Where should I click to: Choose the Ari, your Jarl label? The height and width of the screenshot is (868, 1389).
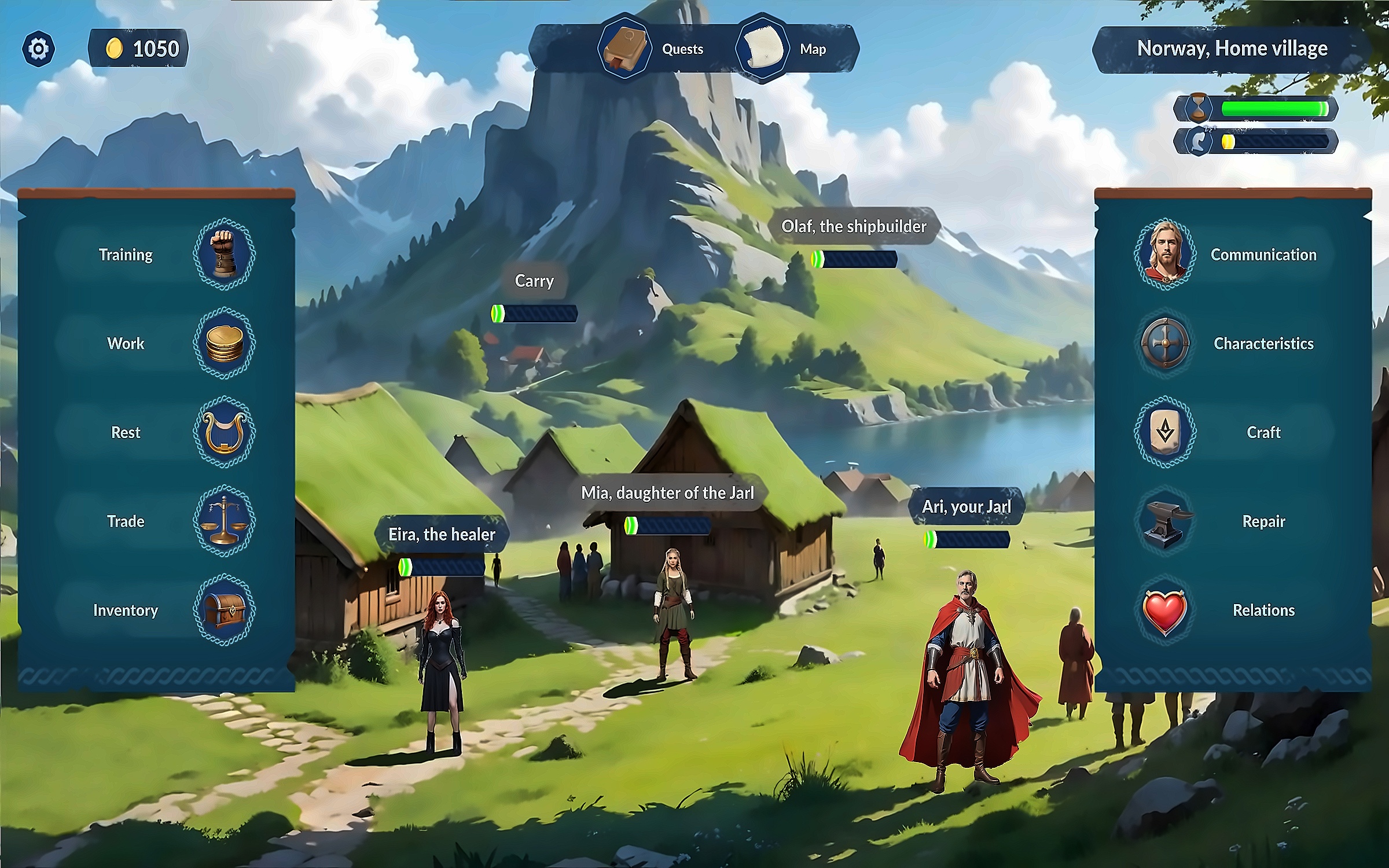966,507
